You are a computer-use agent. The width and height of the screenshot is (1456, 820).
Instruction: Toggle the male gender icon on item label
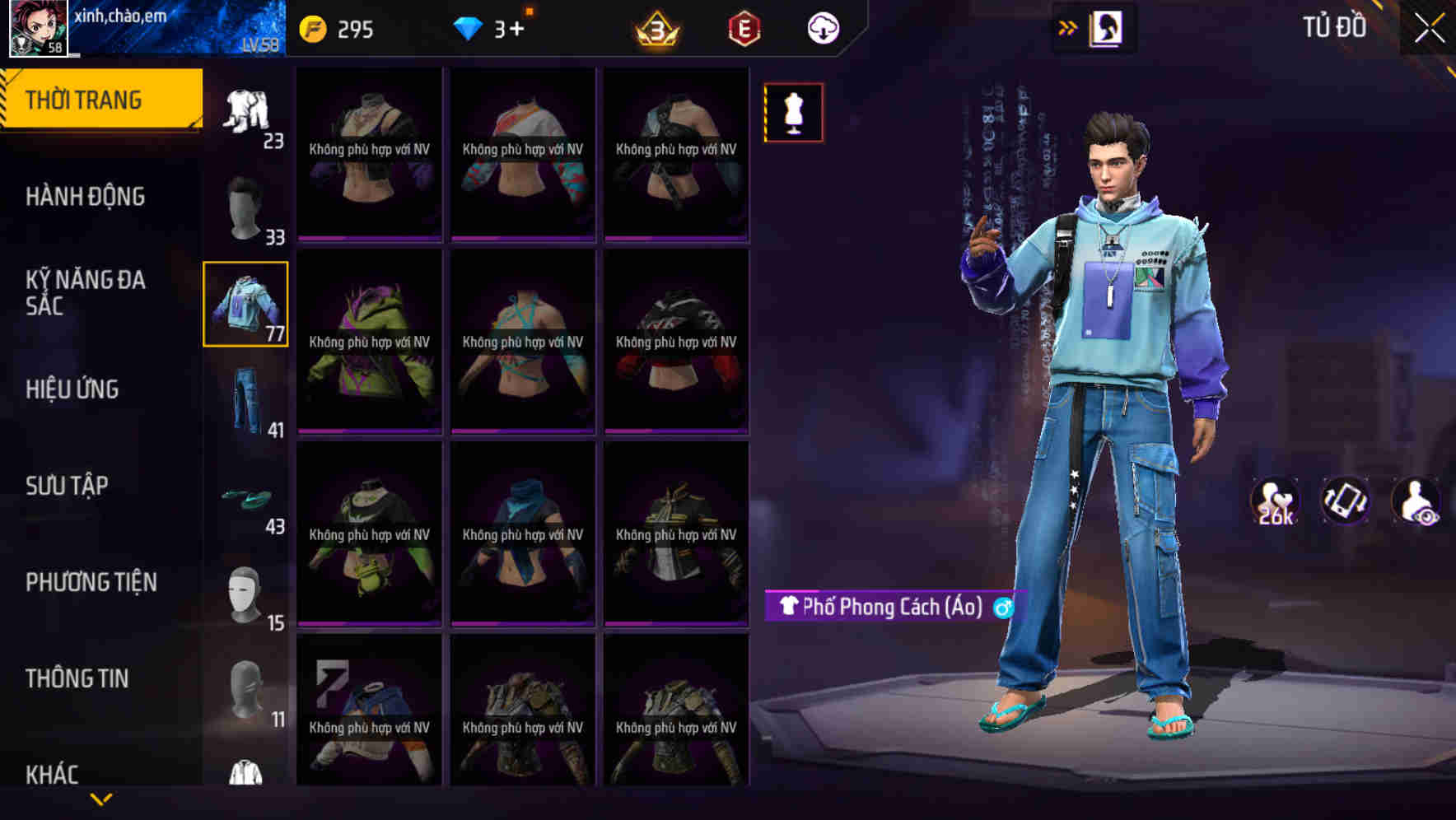[x=1001, y=609]
